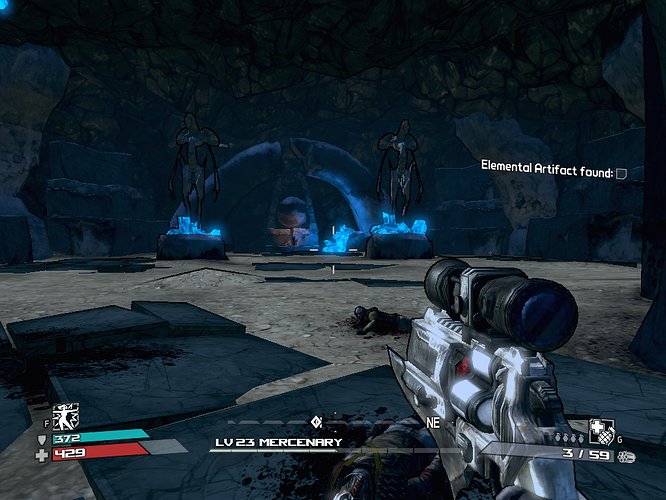
Task: Activate the Mercenary action skill icon
Action: (68, 416)
